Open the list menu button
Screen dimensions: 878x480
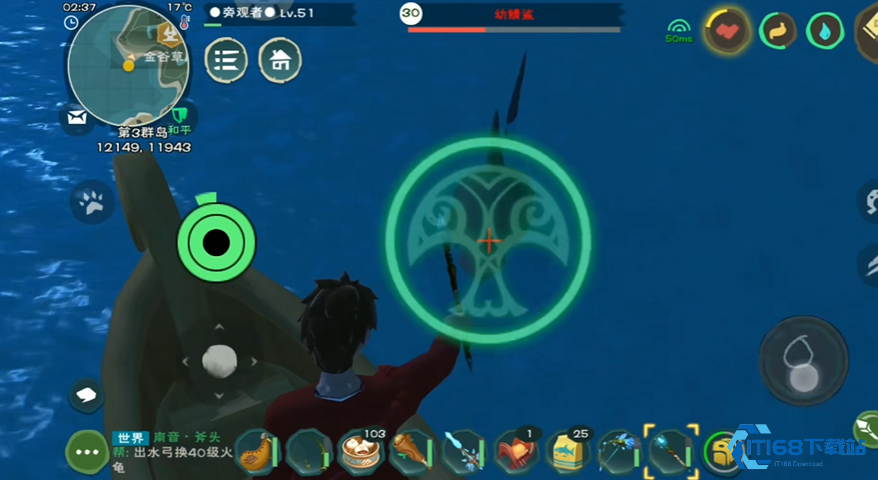(x=227, y=61)
